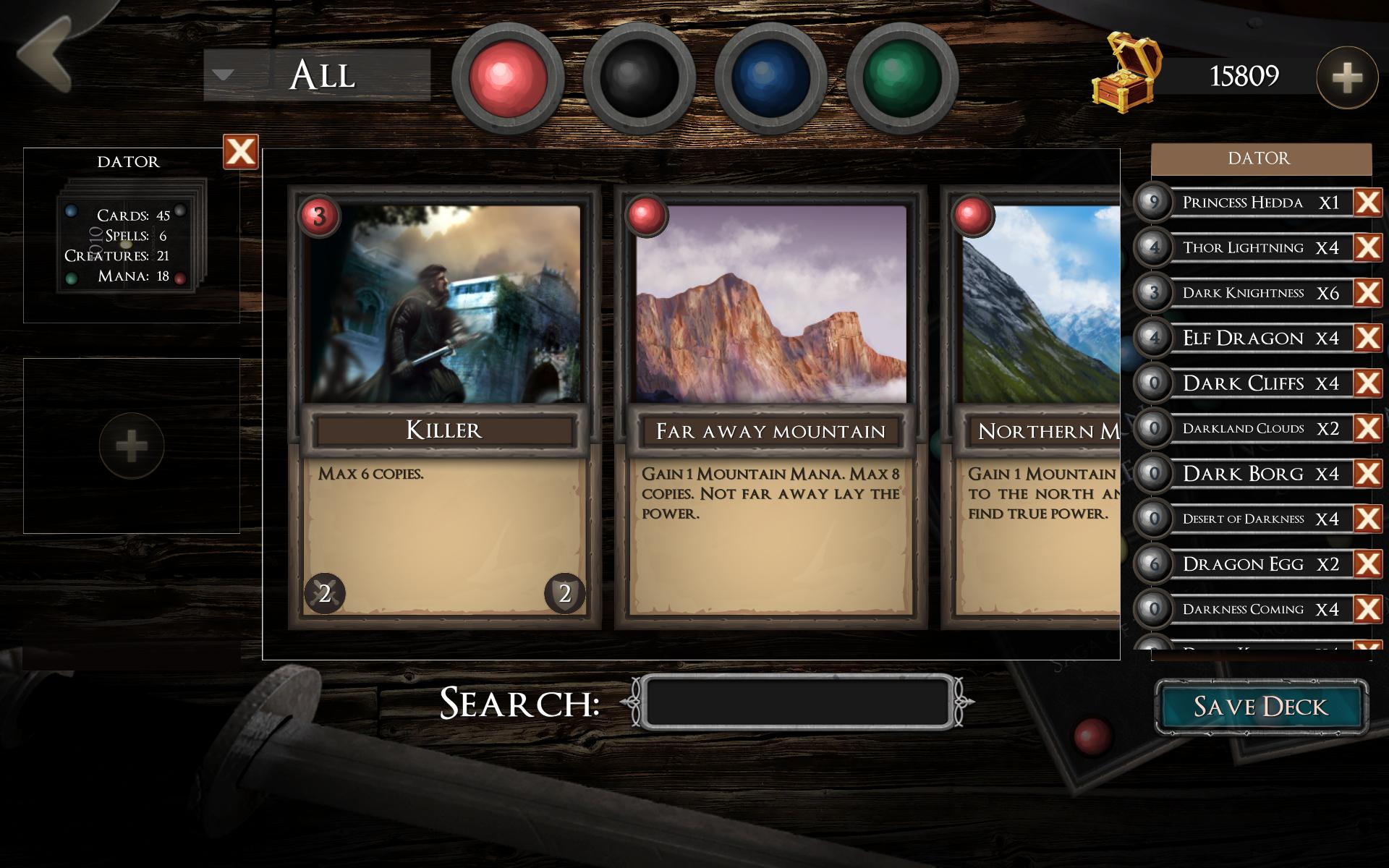The image size is (1389, 868).
Task: Save the current deck
Action: pyautogui.click(x=1260, y=707)
